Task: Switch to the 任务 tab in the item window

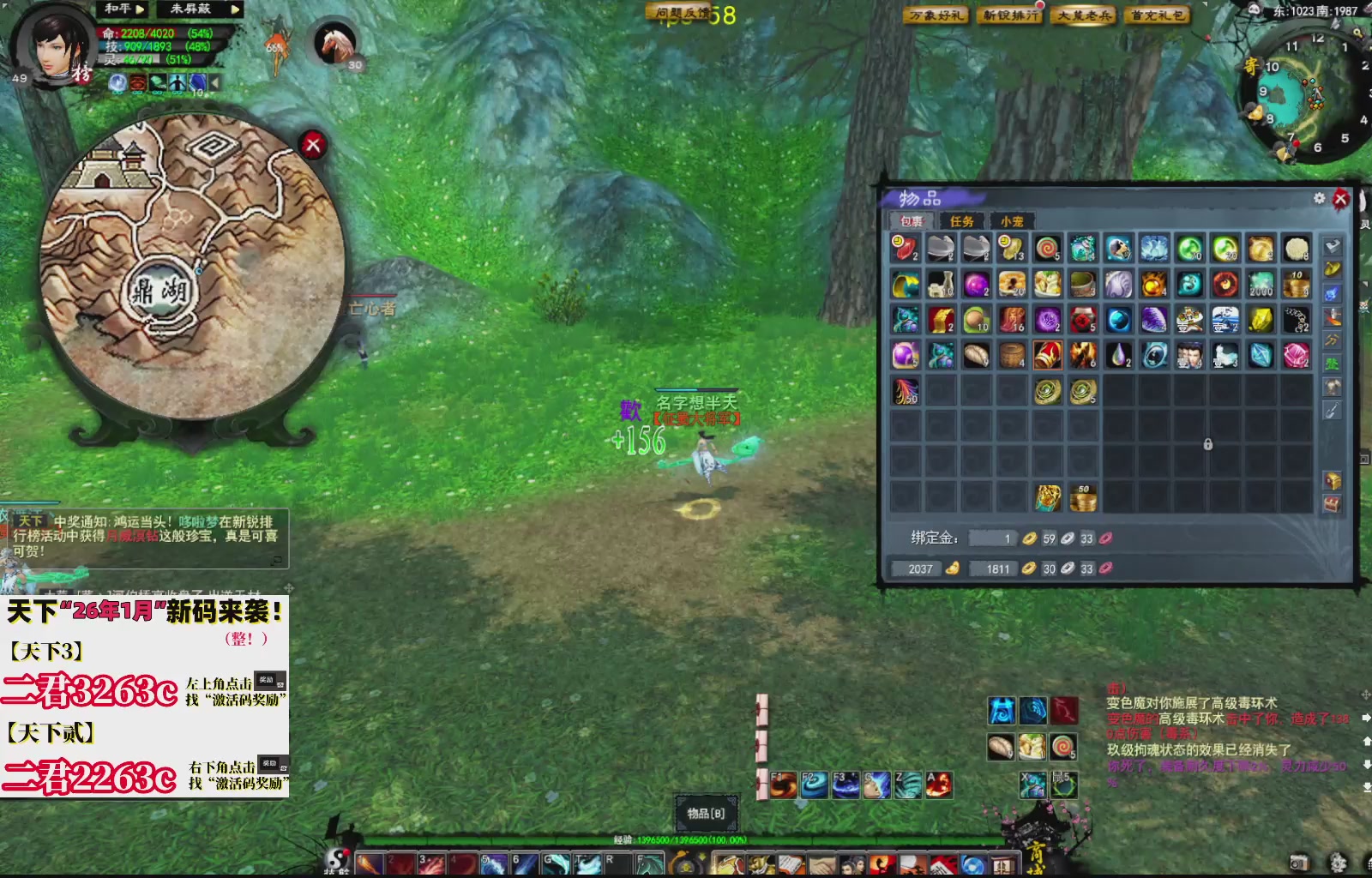Action: click(x=962, y=221)
